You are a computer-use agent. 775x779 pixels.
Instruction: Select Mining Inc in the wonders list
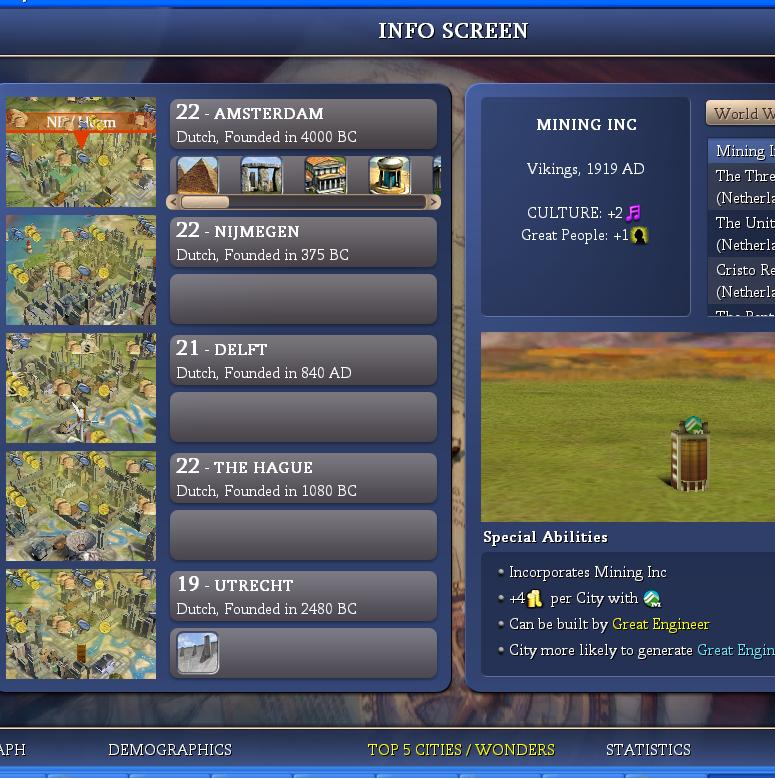pos(744,151)
